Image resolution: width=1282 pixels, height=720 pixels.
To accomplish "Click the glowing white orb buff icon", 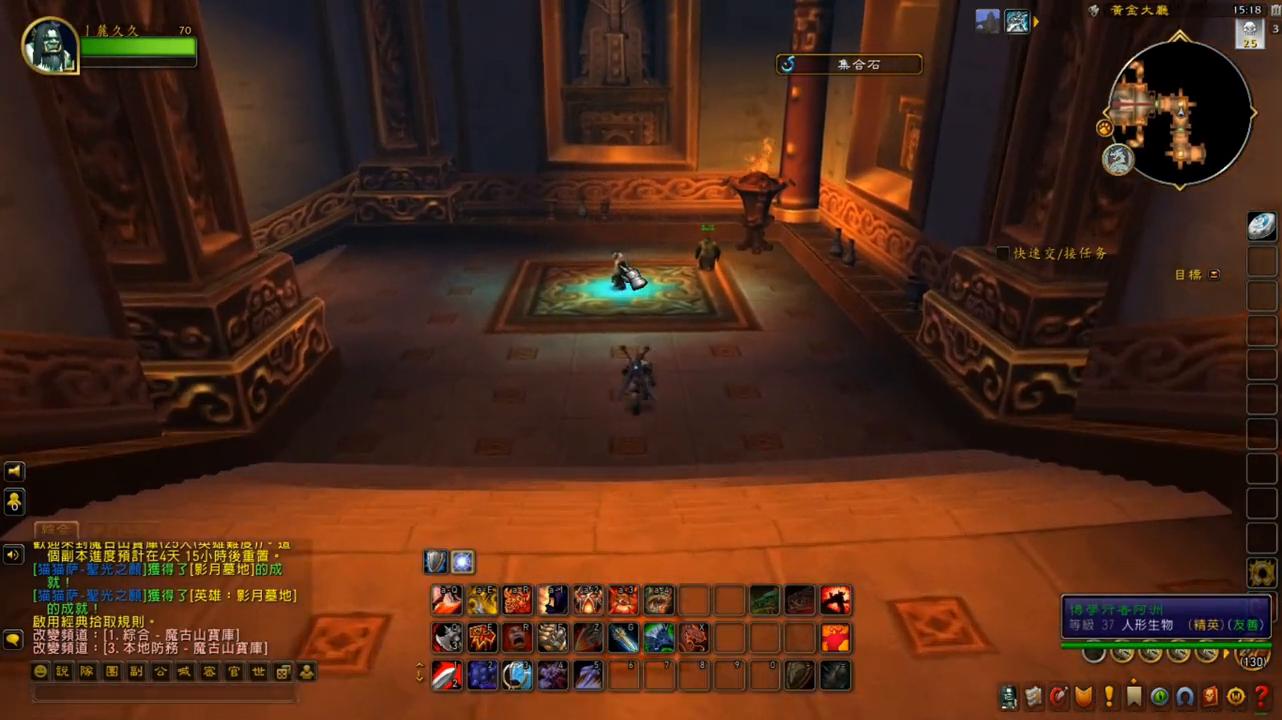I will coord(462,562).
